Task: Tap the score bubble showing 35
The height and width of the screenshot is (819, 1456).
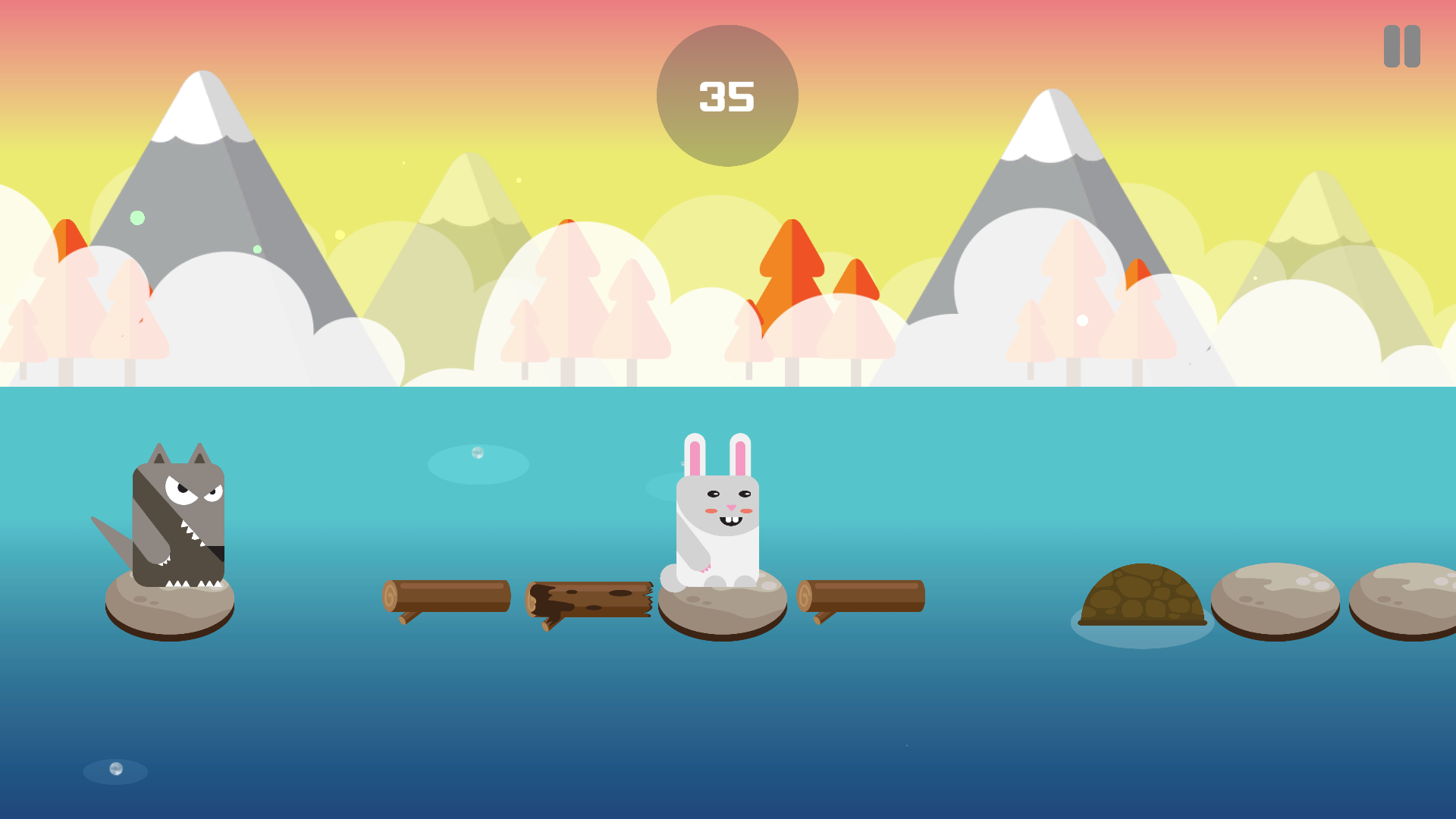Action: (726, 95)
